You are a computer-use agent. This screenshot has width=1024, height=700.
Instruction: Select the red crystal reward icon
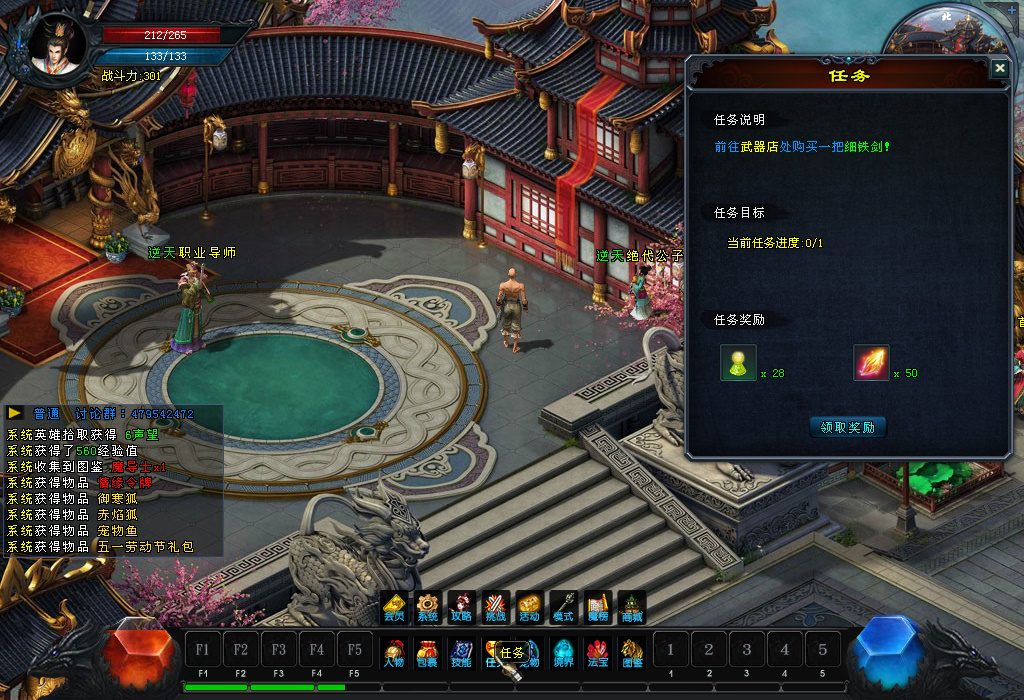(x=871, y=362)
